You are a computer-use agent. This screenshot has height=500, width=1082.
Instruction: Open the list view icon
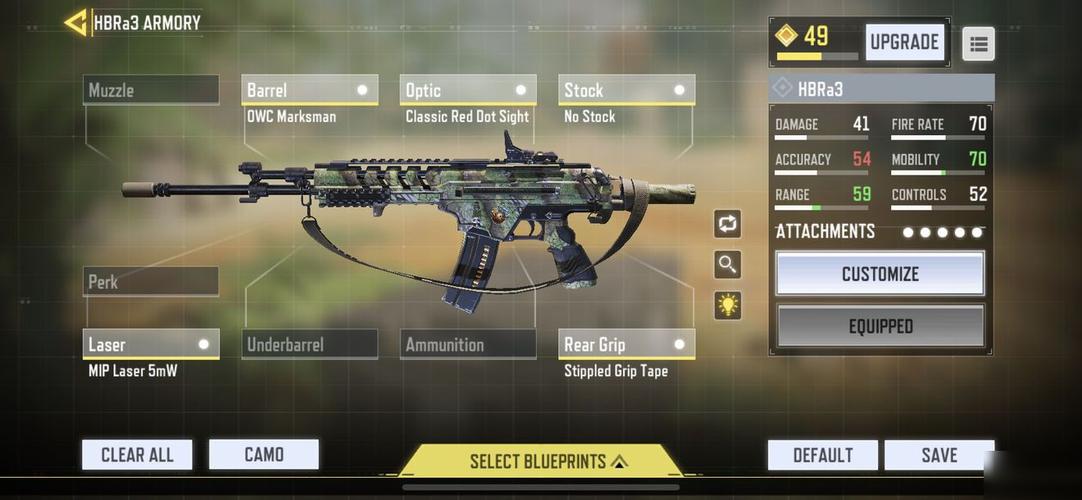978,43
